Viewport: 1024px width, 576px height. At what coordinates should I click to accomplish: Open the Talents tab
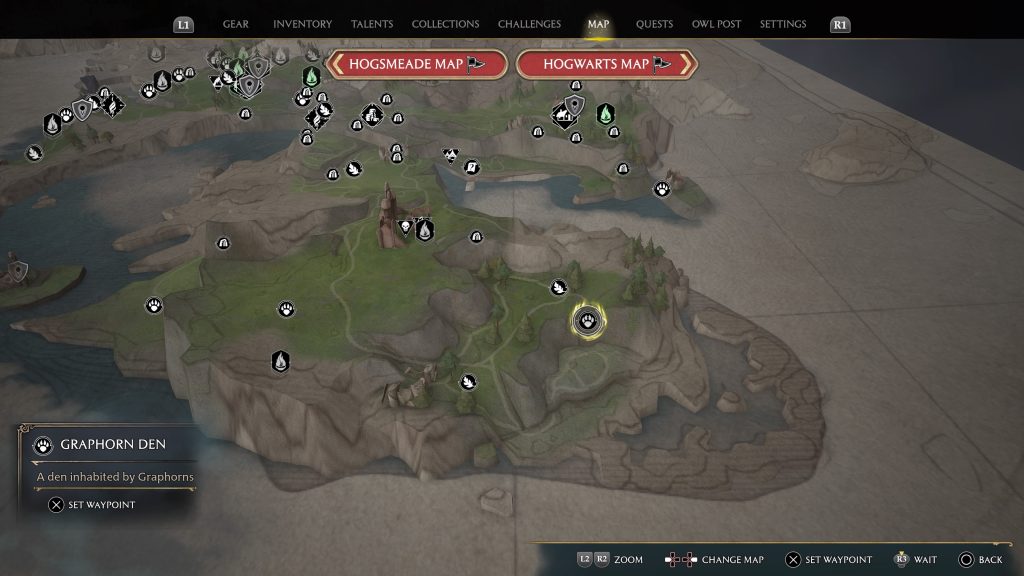coord(371,24)
